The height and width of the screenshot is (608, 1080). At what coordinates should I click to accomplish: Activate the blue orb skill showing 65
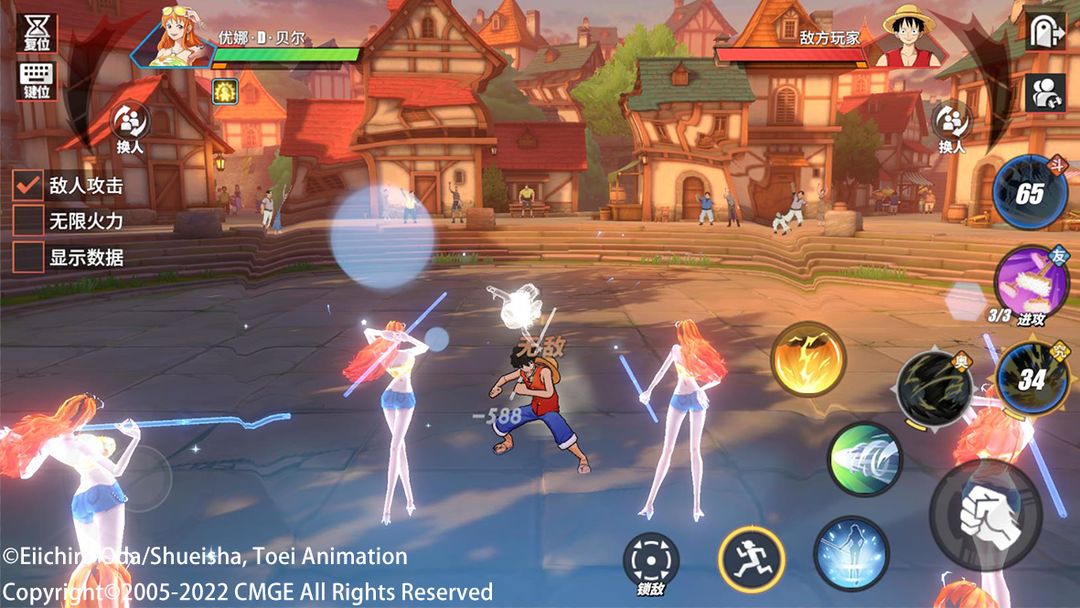coord(1030,192)
